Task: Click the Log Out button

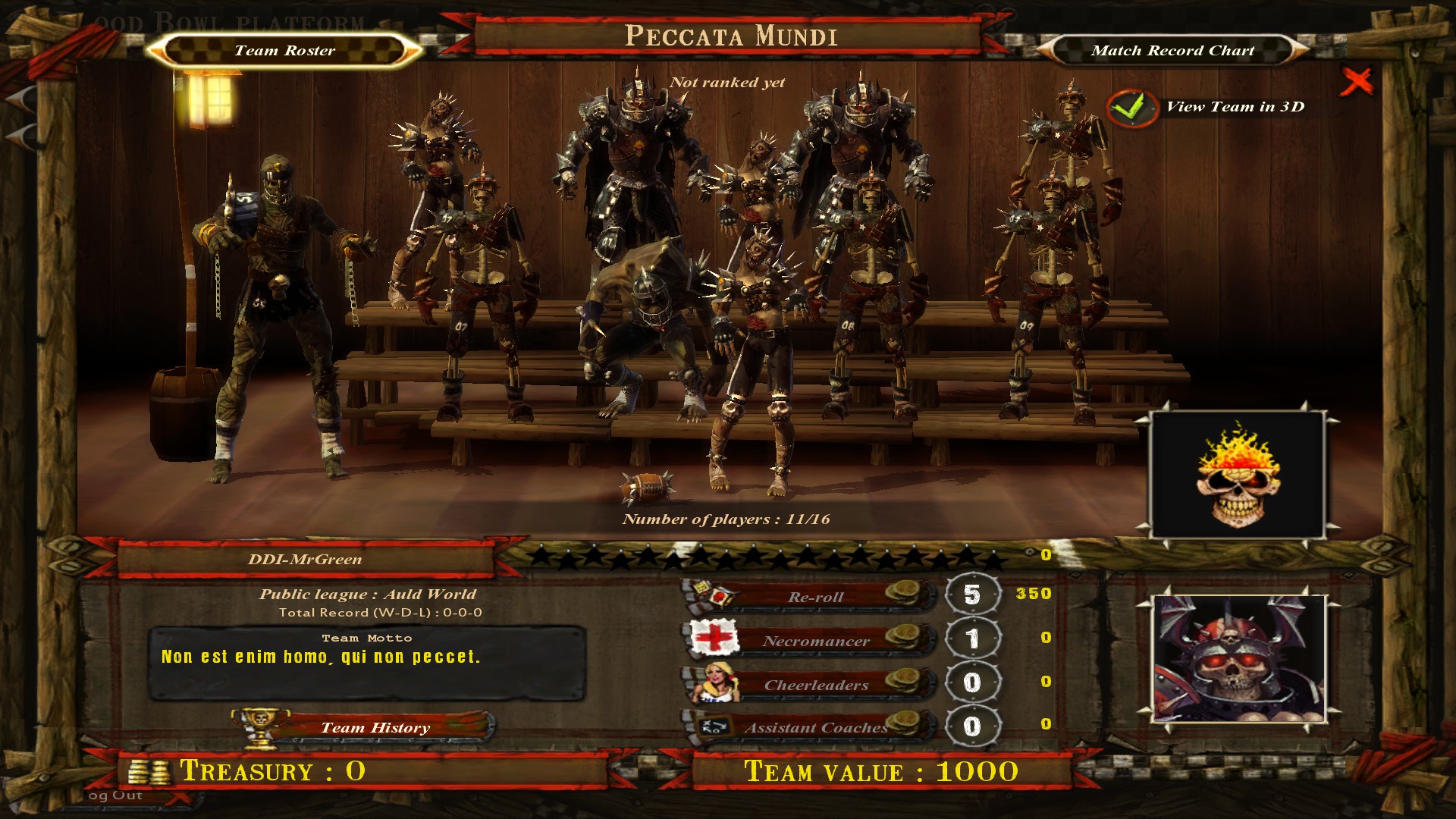Action: [x=115, y=795]
